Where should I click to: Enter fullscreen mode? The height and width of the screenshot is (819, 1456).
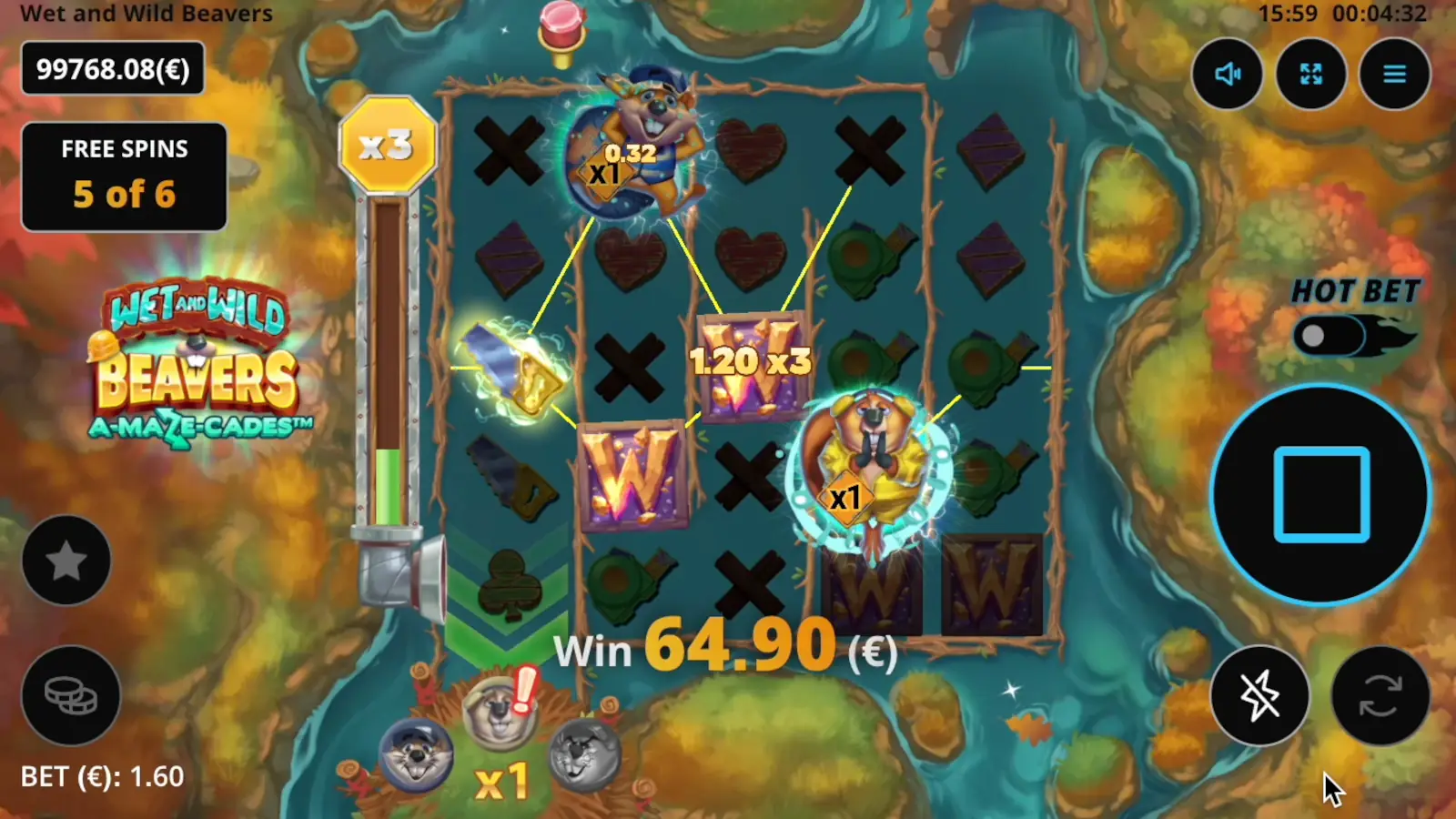(x=1310, y=75)
